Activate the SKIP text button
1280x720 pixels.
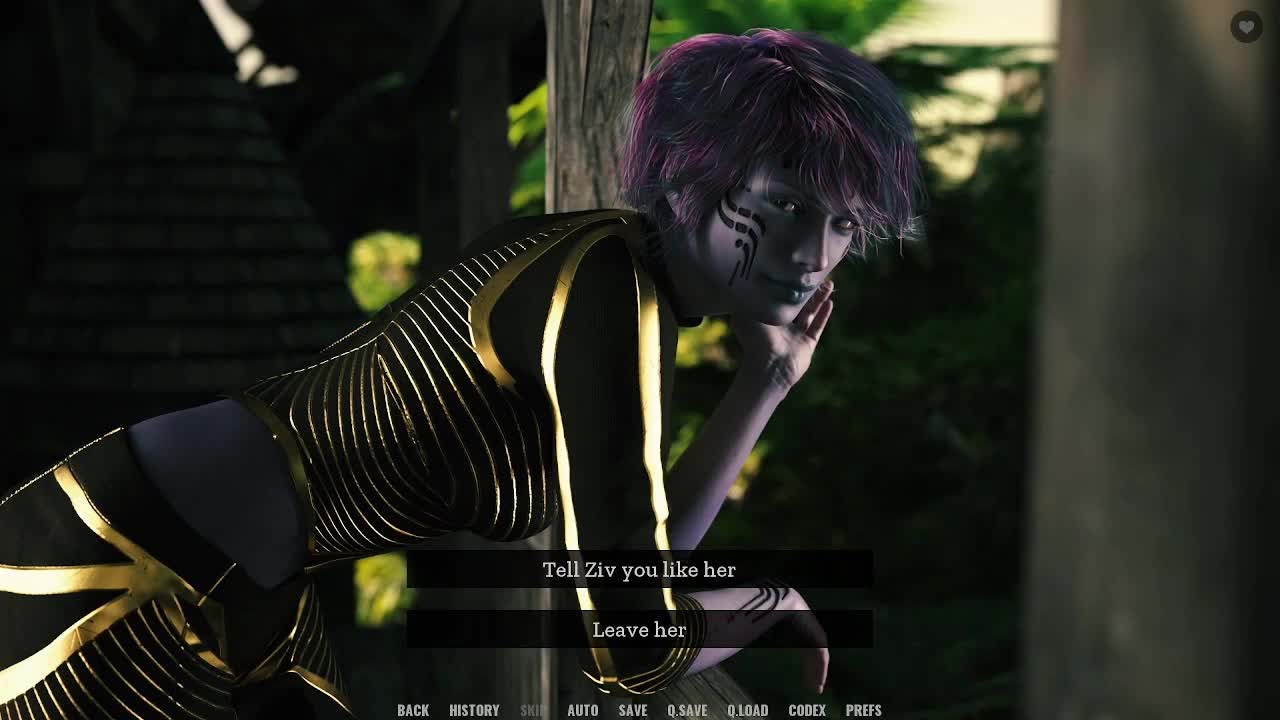click(x=534, y=710)
